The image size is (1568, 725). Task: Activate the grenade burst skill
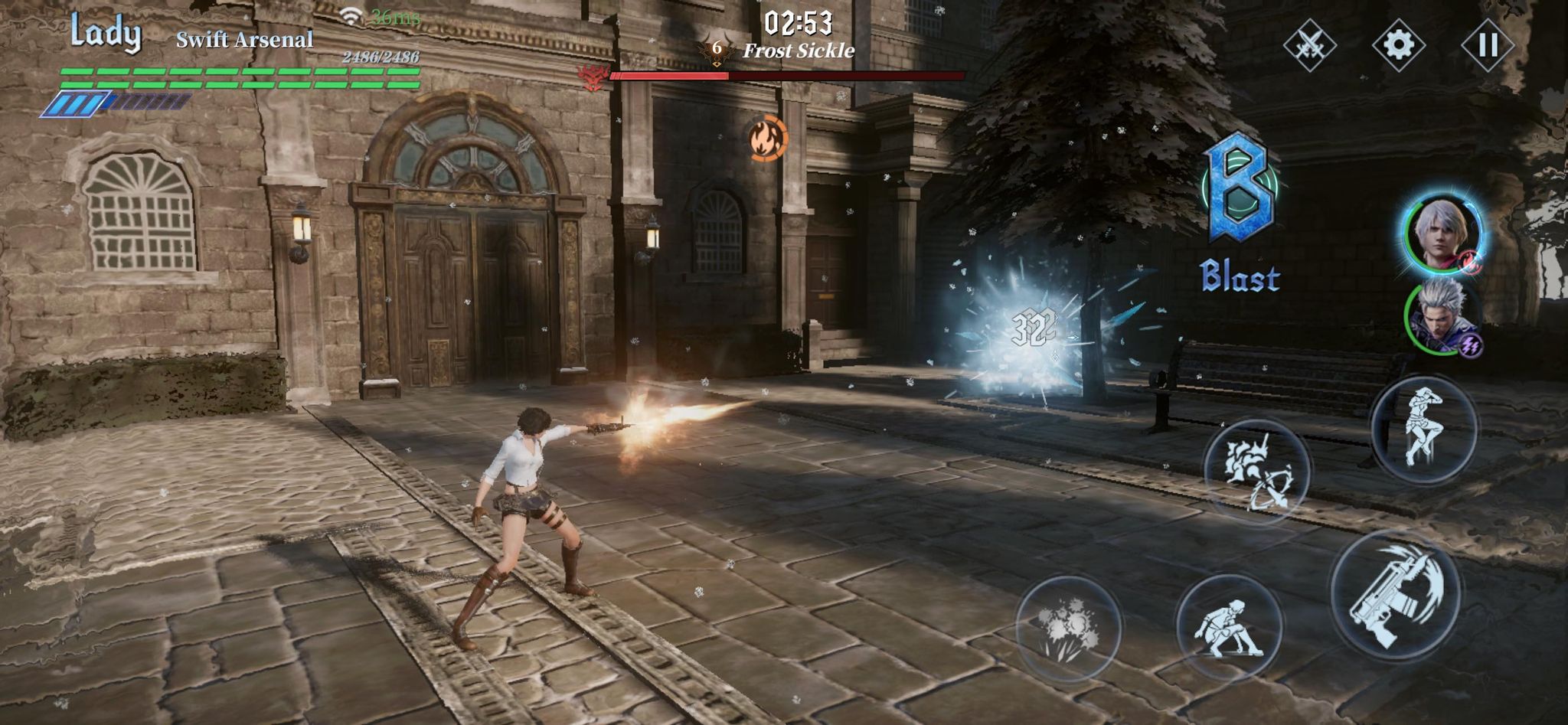[1069, 628]
